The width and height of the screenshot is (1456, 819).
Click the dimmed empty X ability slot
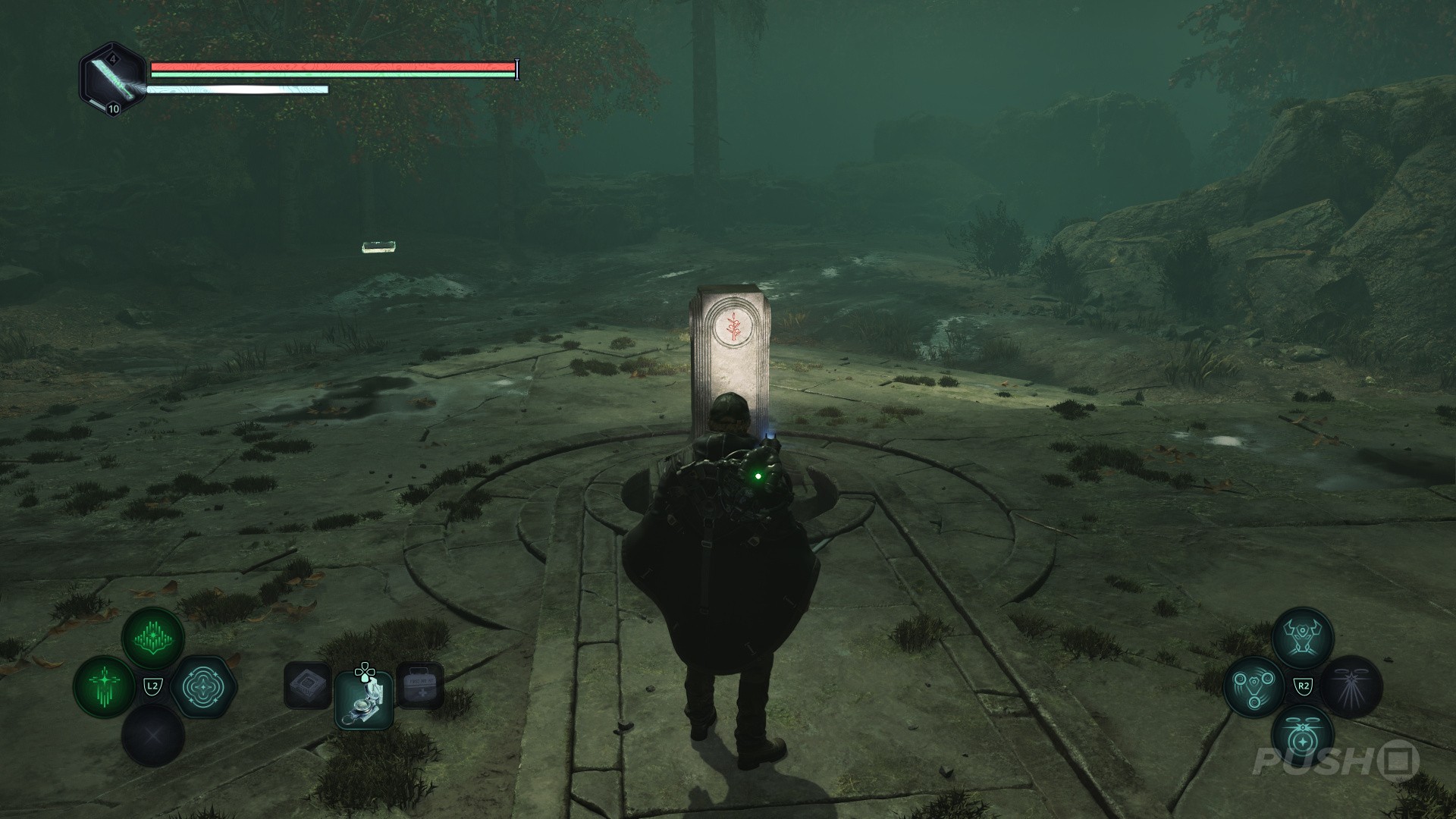(x=153, y=736)
